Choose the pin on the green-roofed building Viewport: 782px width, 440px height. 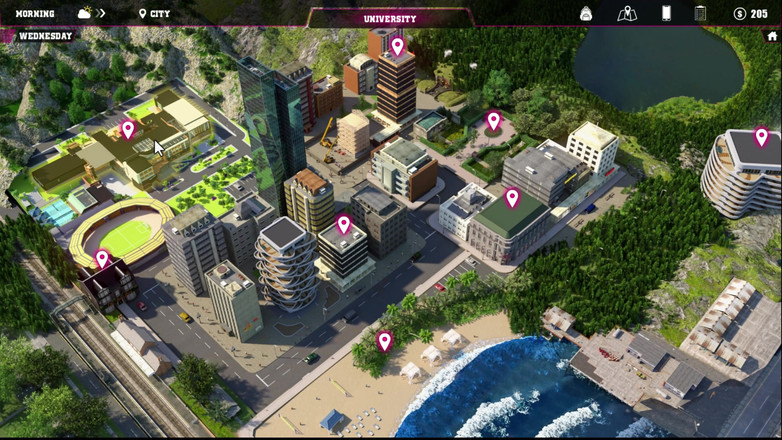click(512, 198)
